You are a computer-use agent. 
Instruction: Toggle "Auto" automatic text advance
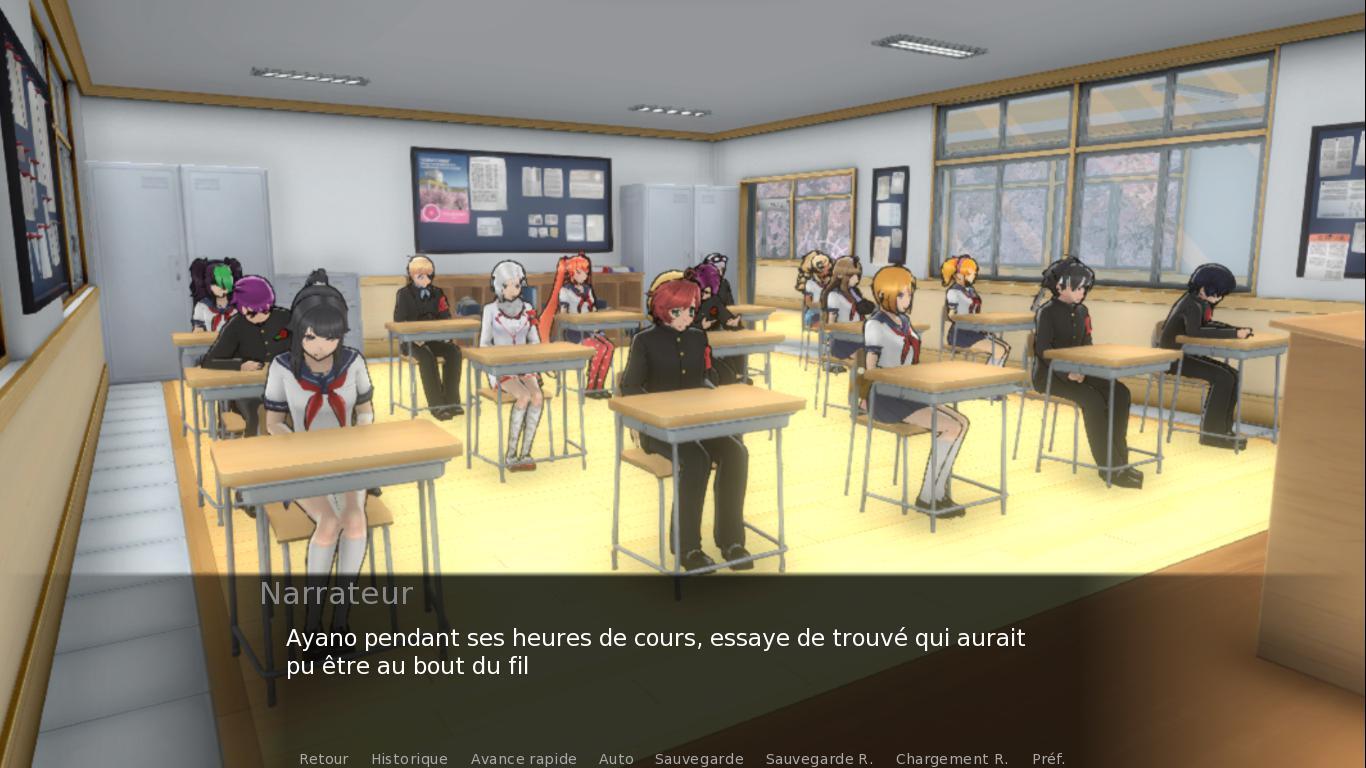tap(616, 759)
